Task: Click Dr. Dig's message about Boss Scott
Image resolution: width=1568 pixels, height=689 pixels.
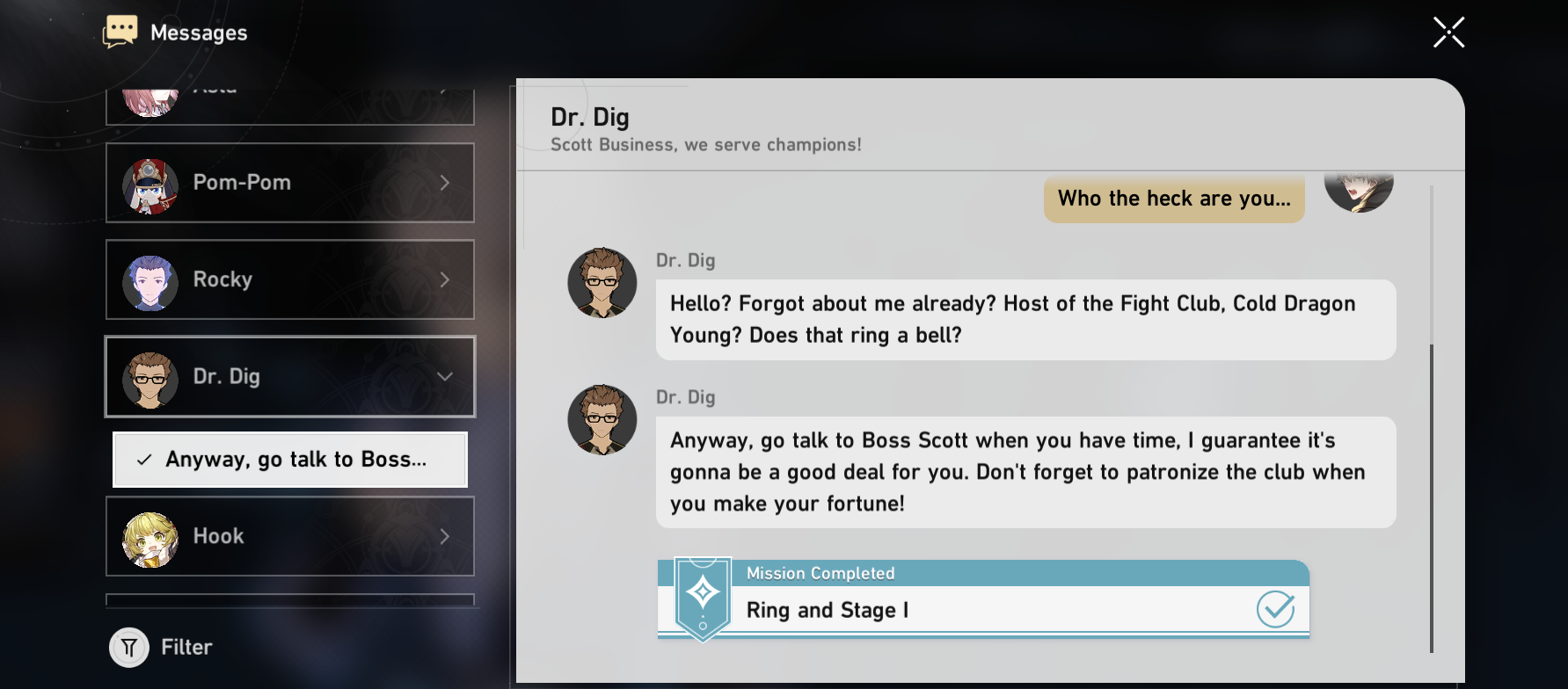Action: point(1025,472)
